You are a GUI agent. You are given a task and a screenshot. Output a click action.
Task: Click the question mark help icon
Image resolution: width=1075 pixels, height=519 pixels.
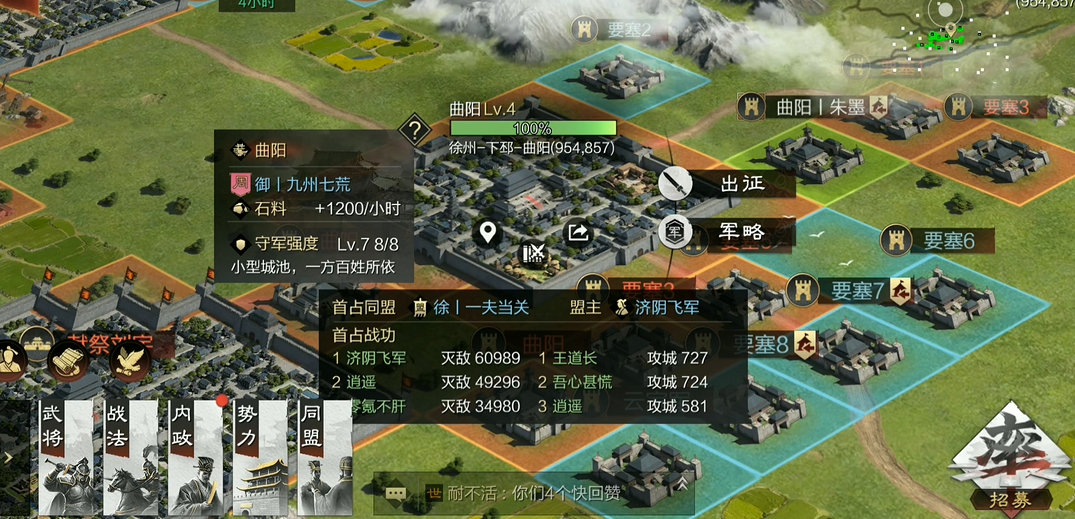(414, 129)
